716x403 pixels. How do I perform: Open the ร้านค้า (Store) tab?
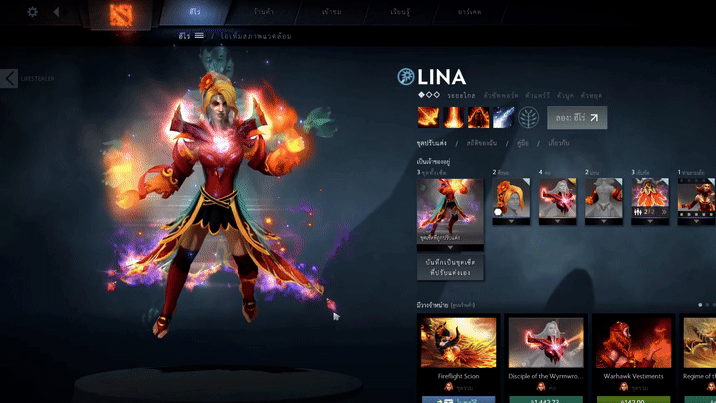(264, 12)
